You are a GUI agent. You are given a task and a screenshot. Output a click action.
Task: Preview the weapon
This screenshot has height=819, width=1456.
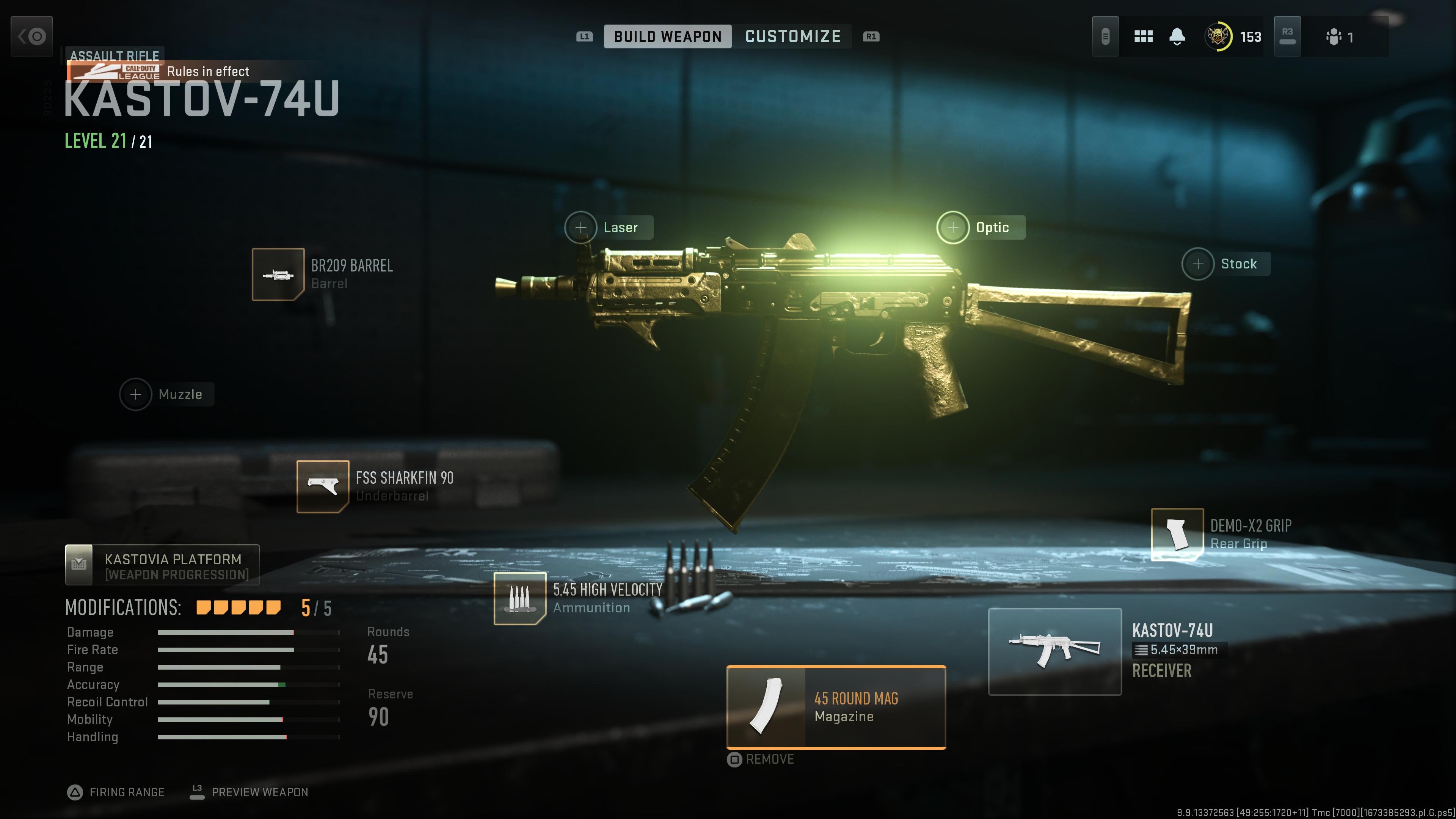tap(249, 792)
